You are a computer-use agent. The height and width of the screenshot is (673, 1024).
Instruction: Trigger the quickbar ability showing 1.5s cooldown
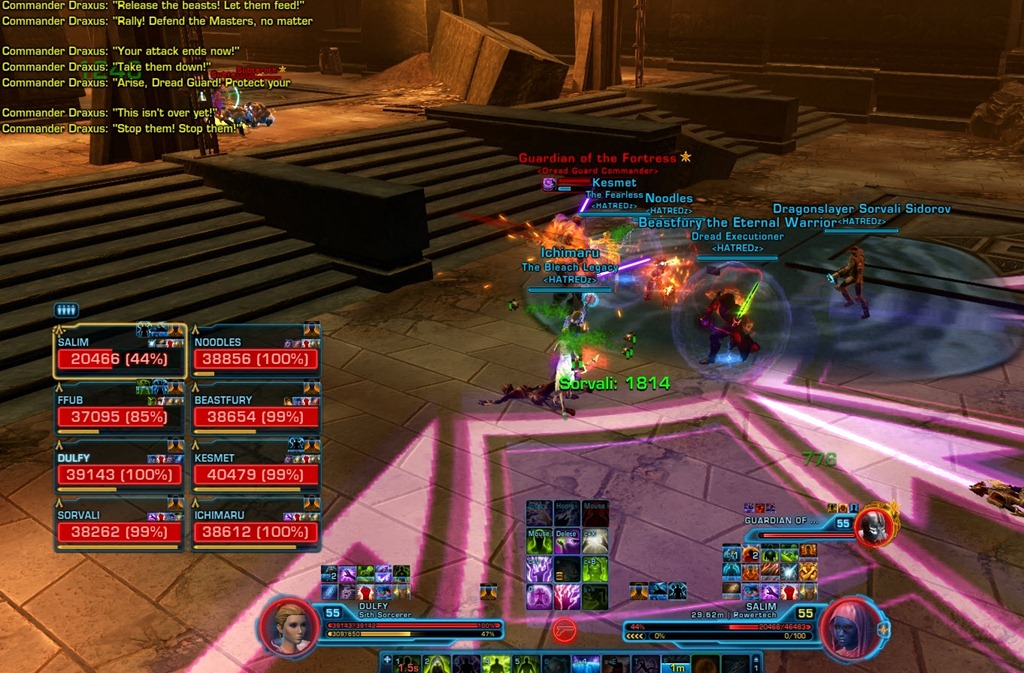tap(408, 664)
